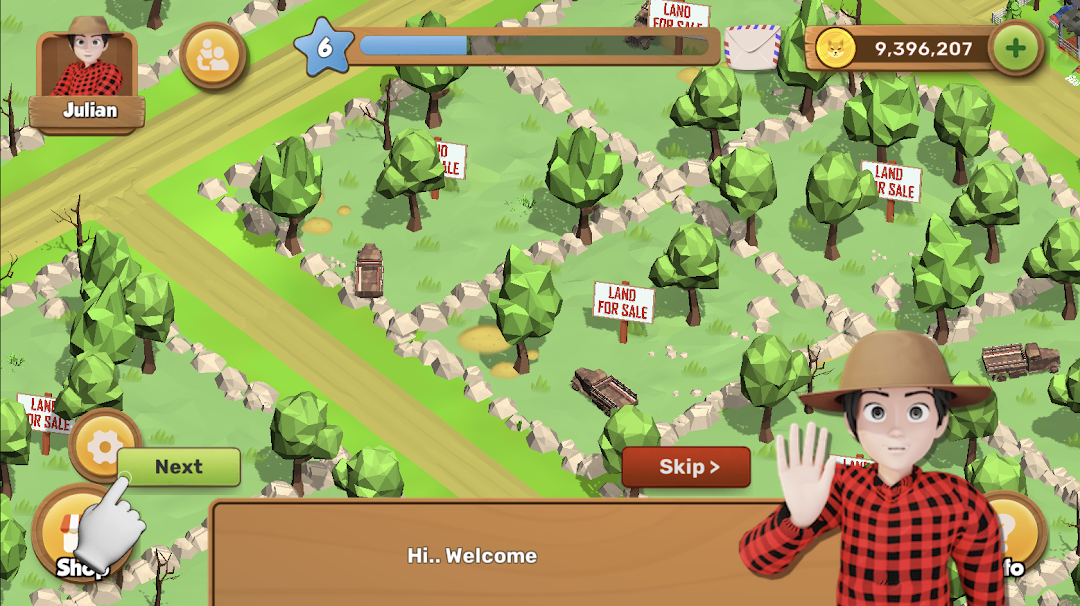Add more coins with the green plus
This screenshot has width=1080, height=606.
pos(1016,48)
